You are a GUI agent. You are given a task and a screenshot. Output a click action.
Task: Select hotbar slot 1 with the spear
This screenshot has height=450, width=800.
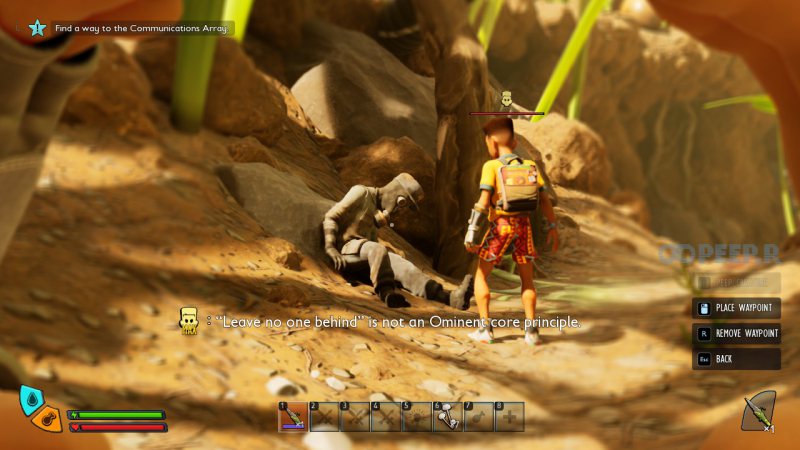(292, 416)
